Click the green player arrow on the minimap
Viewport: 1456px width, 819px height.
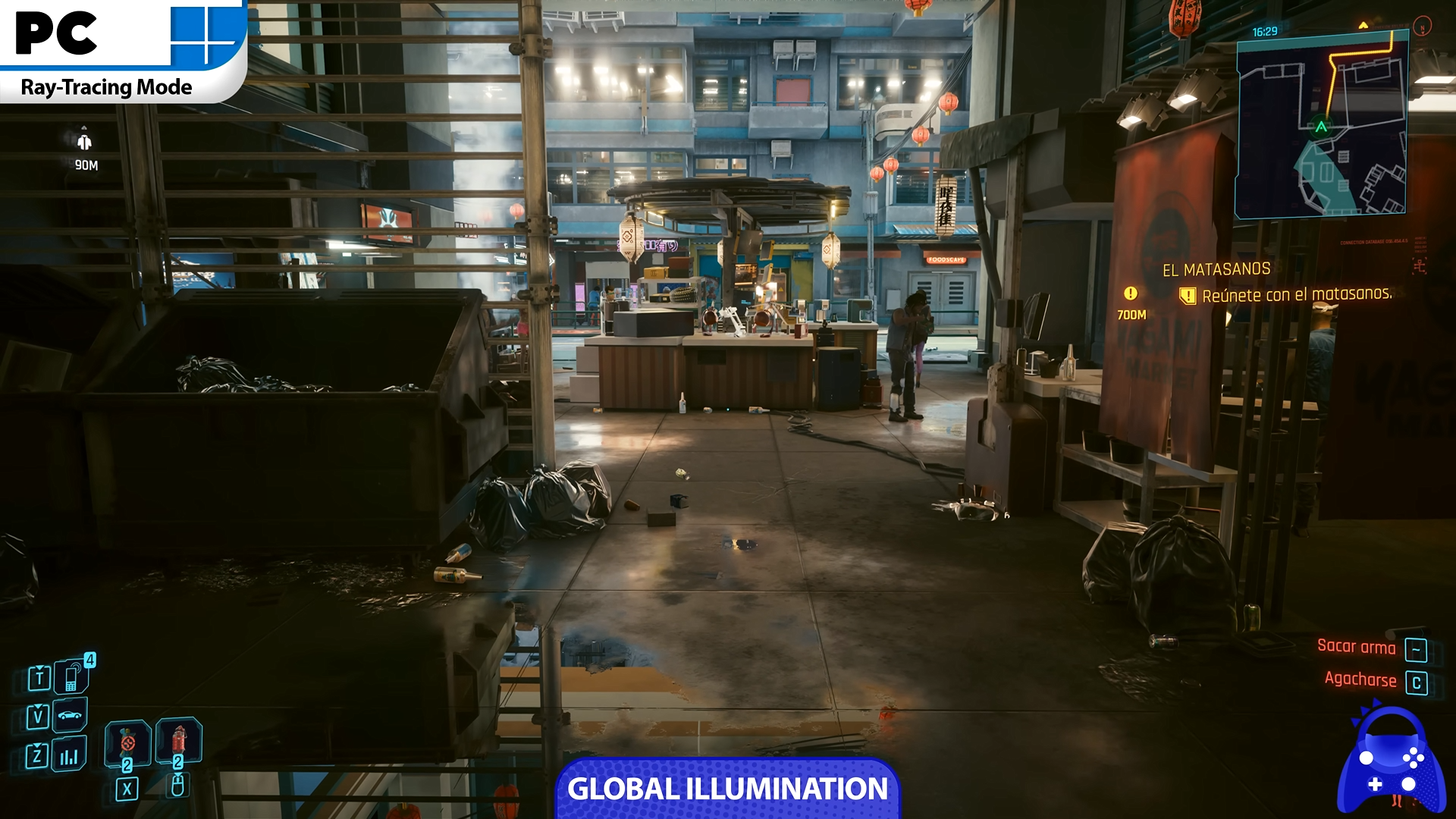point(1322,127)
